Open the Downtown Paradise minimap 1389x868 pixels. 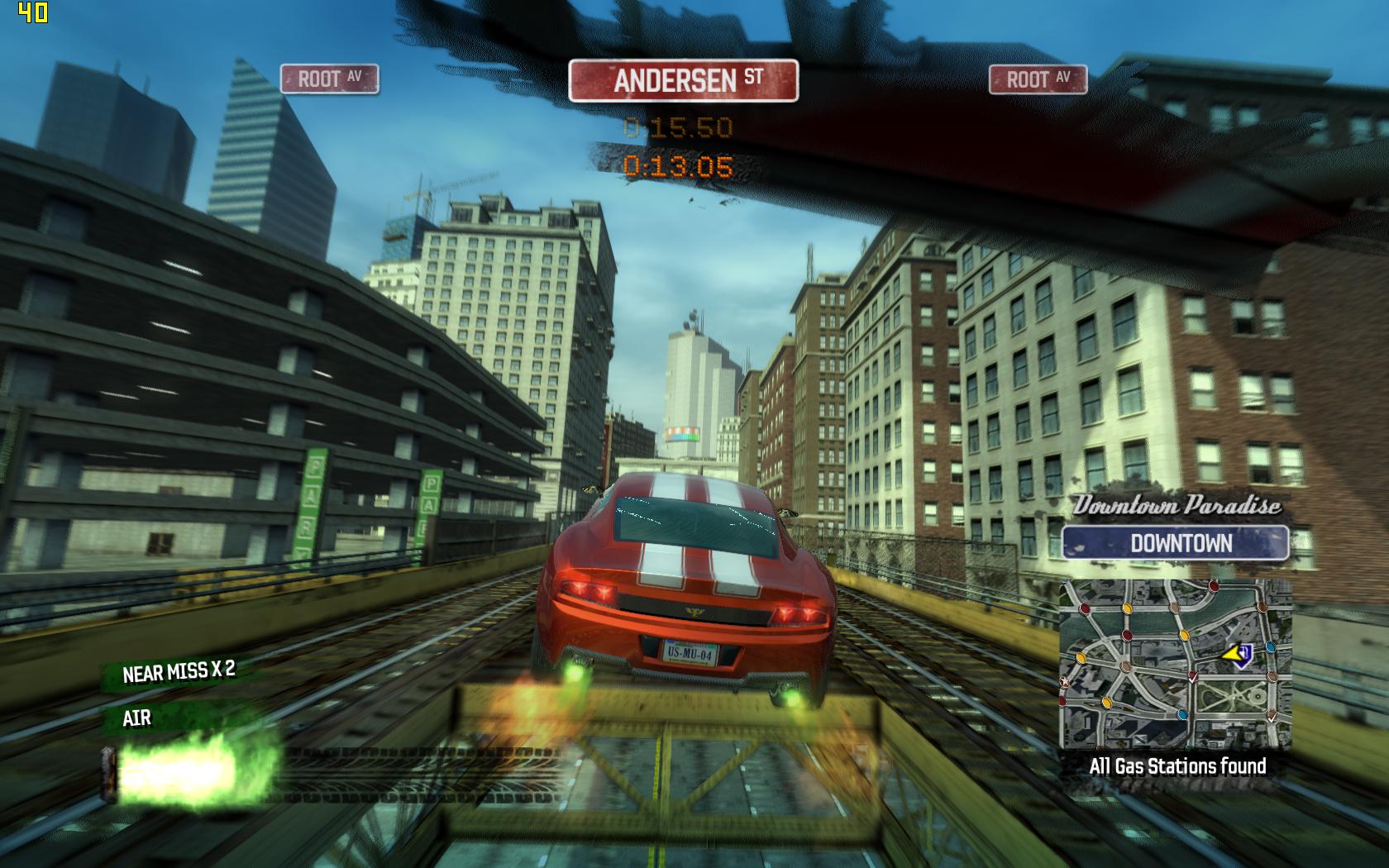point(1175,664)
